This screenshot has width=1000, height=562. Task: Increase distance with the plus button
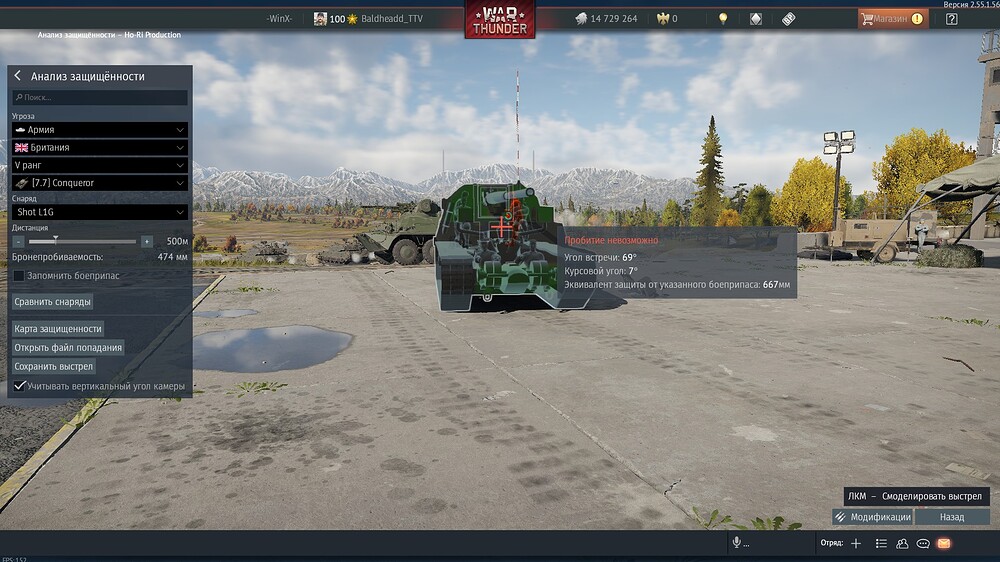pos(147,242)
